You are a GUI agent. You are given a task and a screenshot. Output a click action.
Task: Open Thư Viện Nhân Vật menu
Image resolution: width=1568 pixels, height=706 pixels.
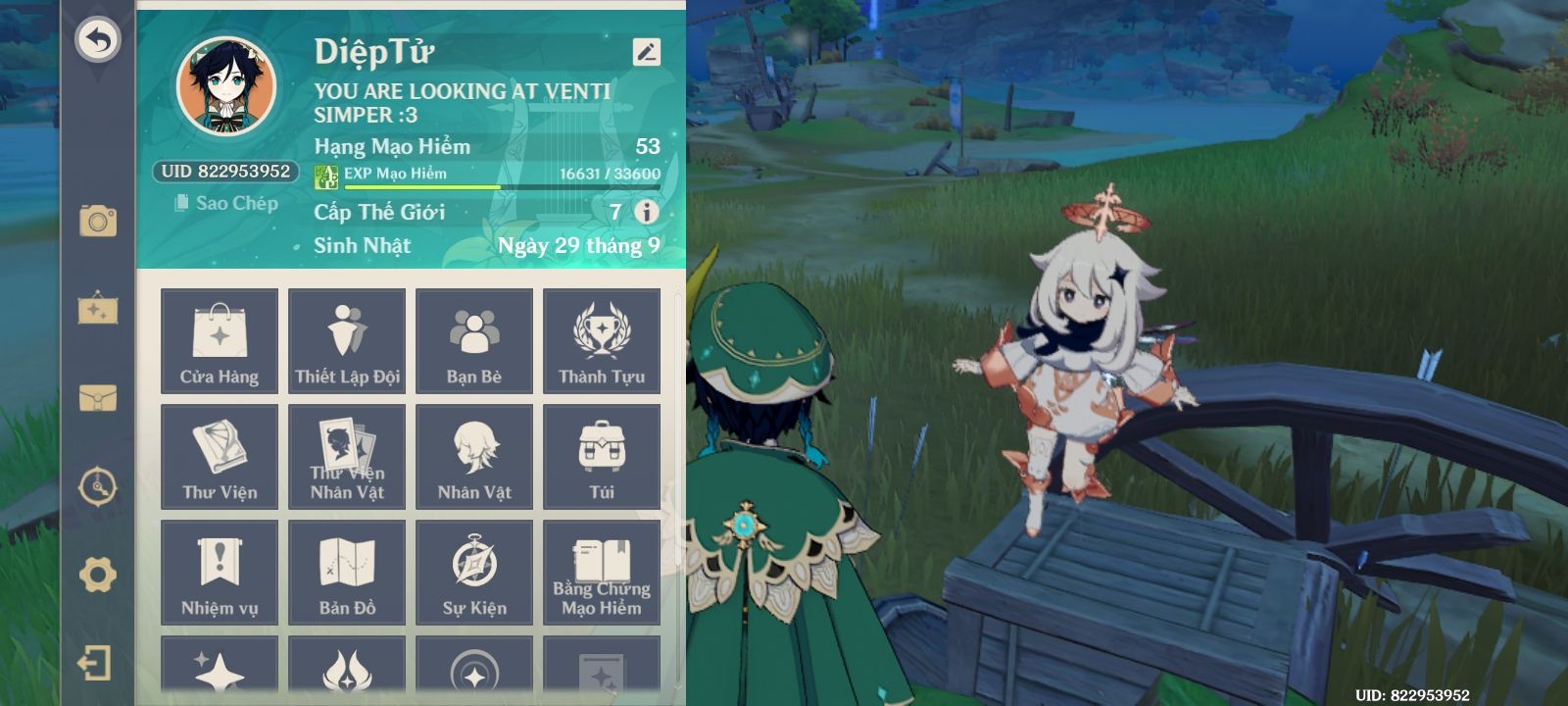pos(347,457)
